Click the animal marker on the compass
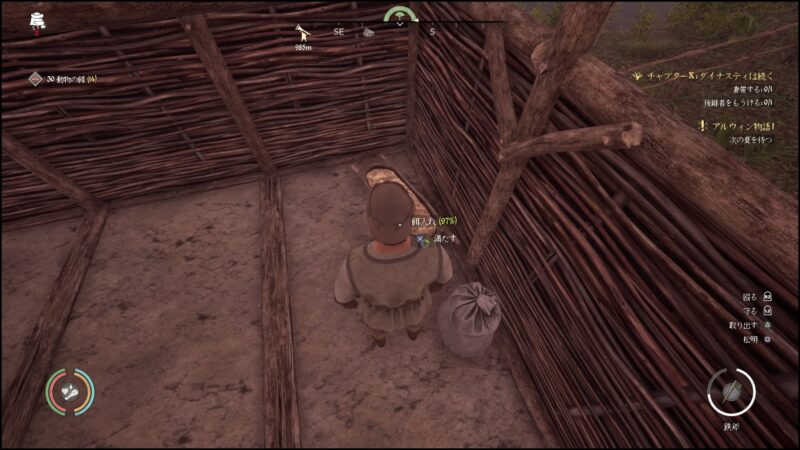Image resolution: width=800 pixels, height=450 pixels. [x=301, y=33]
